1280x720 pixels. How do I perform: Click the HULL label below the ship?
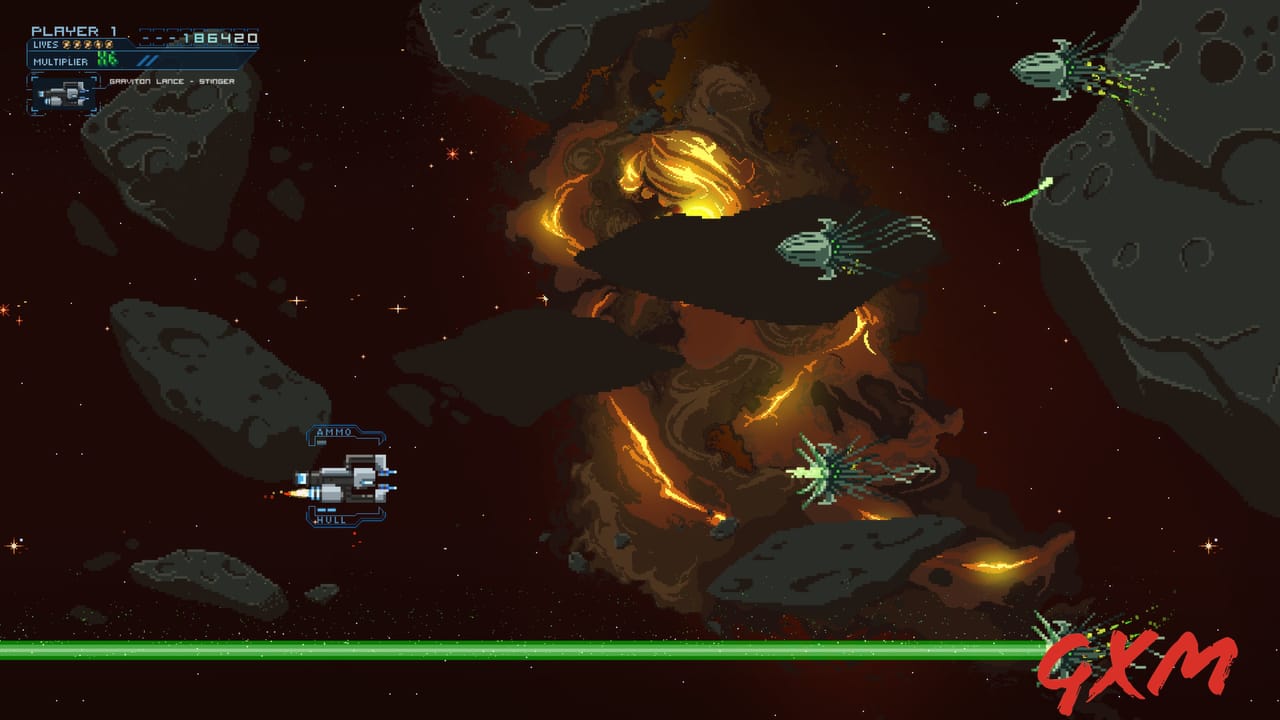coord(330,519)
